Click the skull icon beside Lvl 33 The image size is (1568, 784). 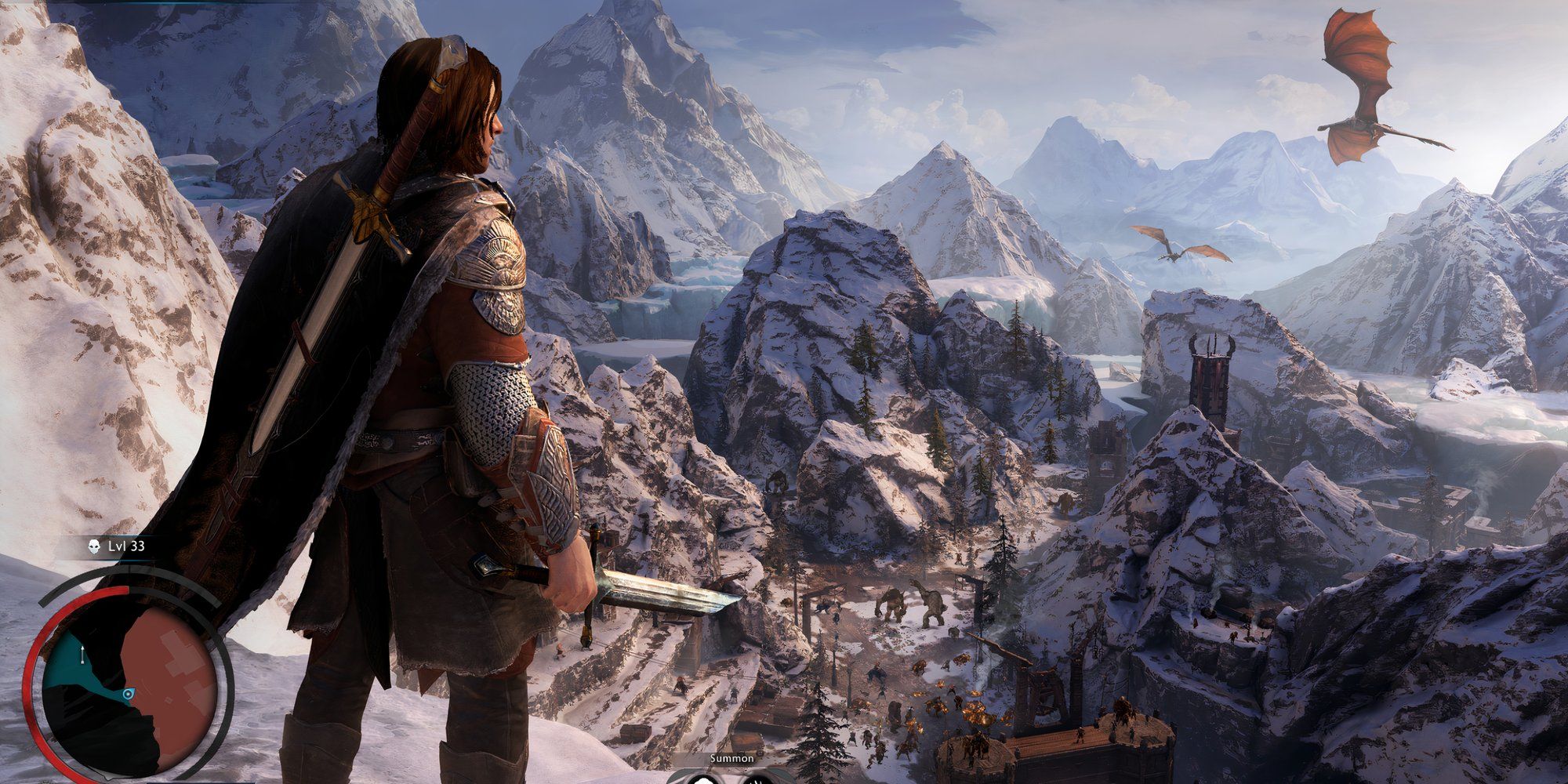click(x=94, y=546)
